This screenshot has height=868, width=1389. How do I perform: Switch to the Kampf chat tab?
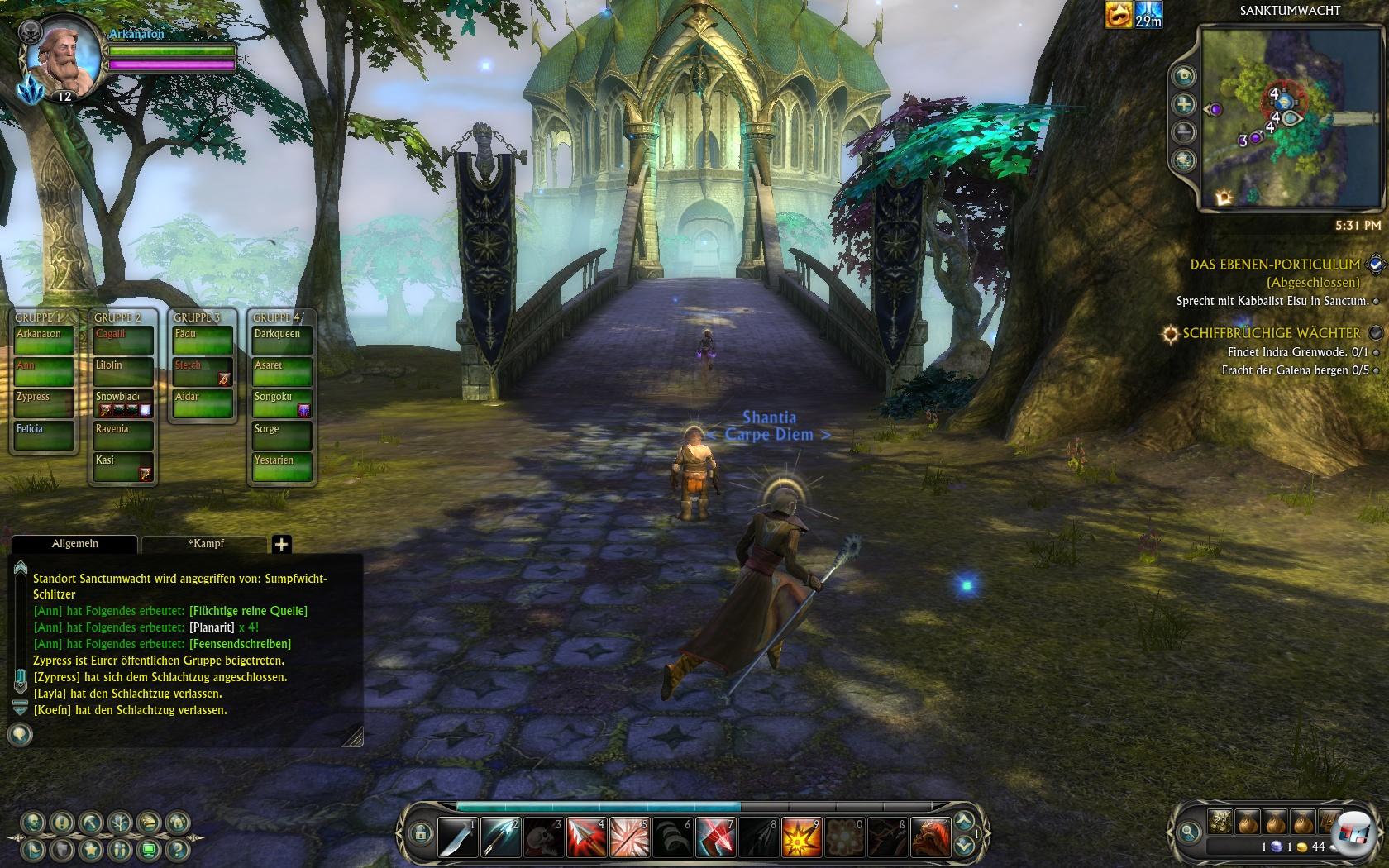(205, 543)
